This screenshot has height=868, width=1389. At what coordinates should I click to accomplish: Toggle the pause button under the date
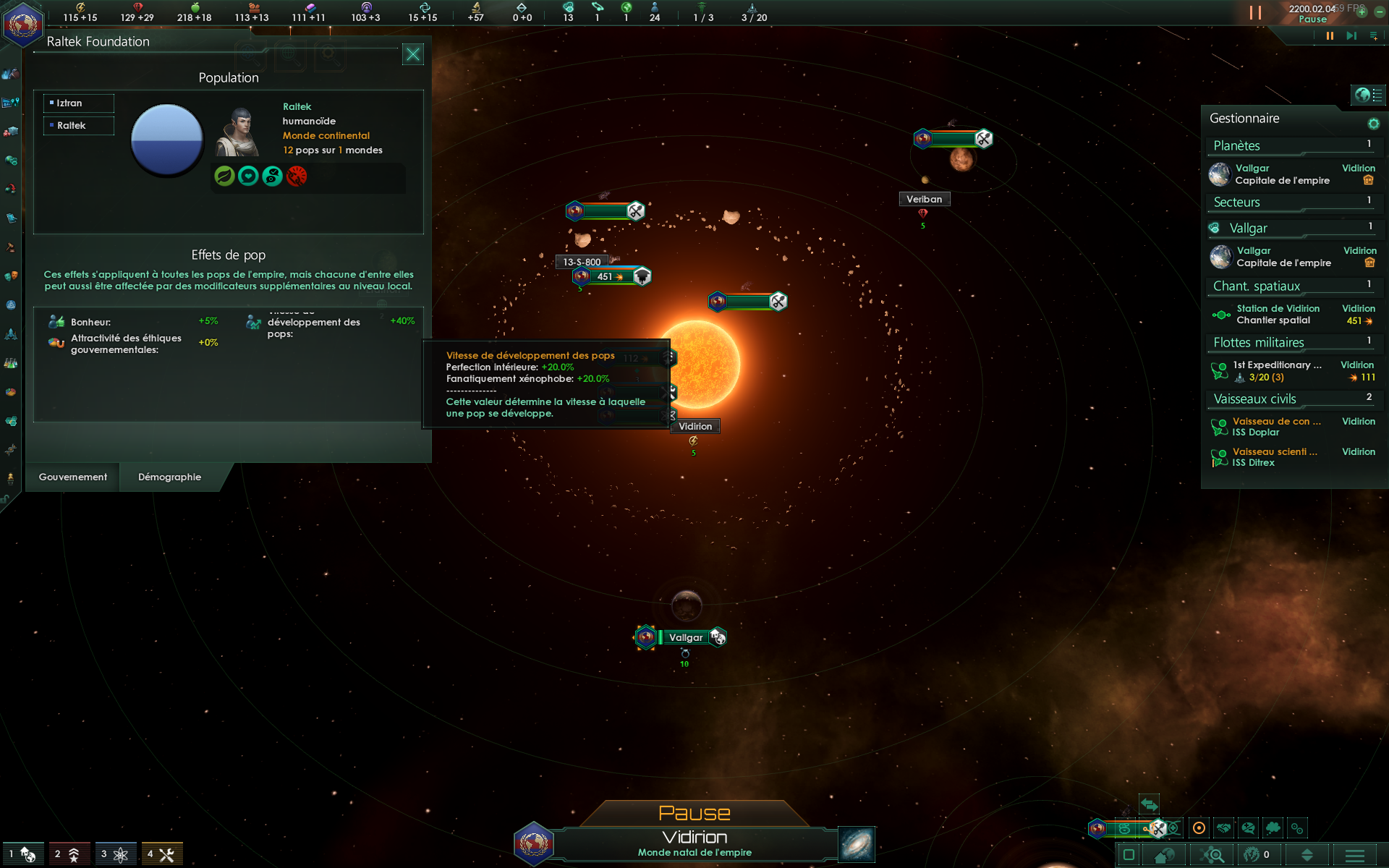1330,36
